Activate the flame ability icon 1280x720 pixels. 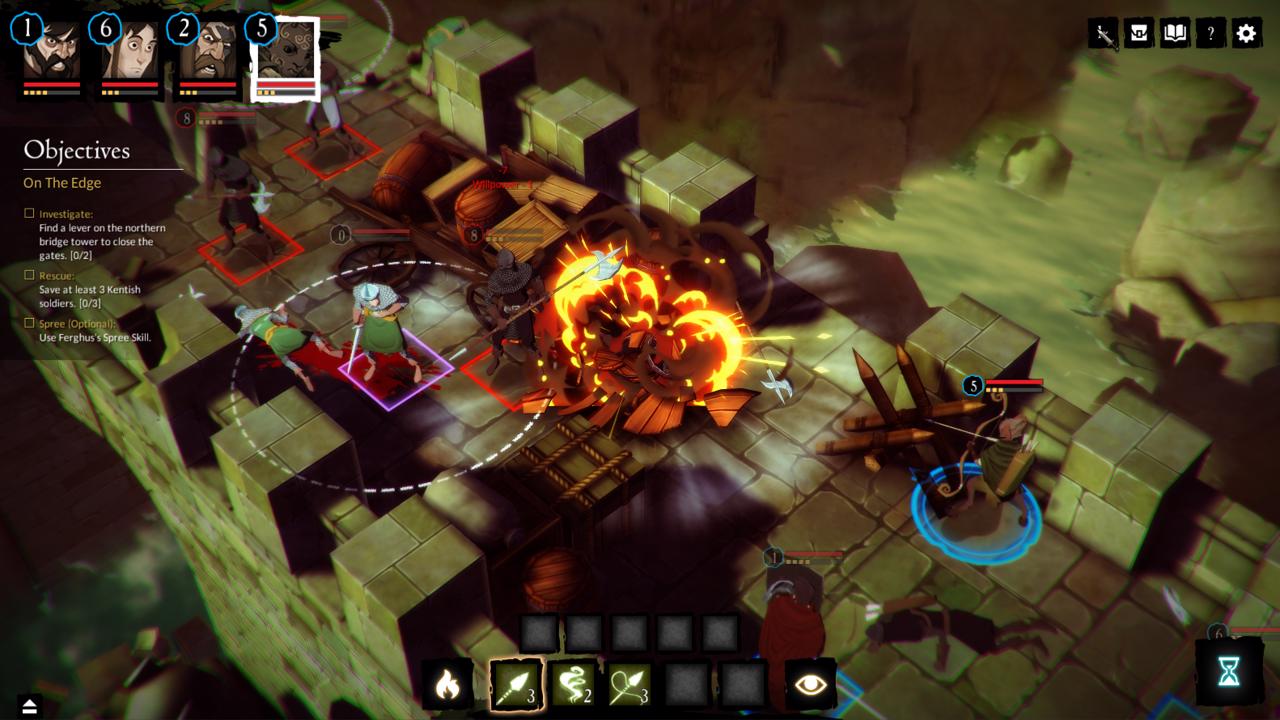point(447,685)
